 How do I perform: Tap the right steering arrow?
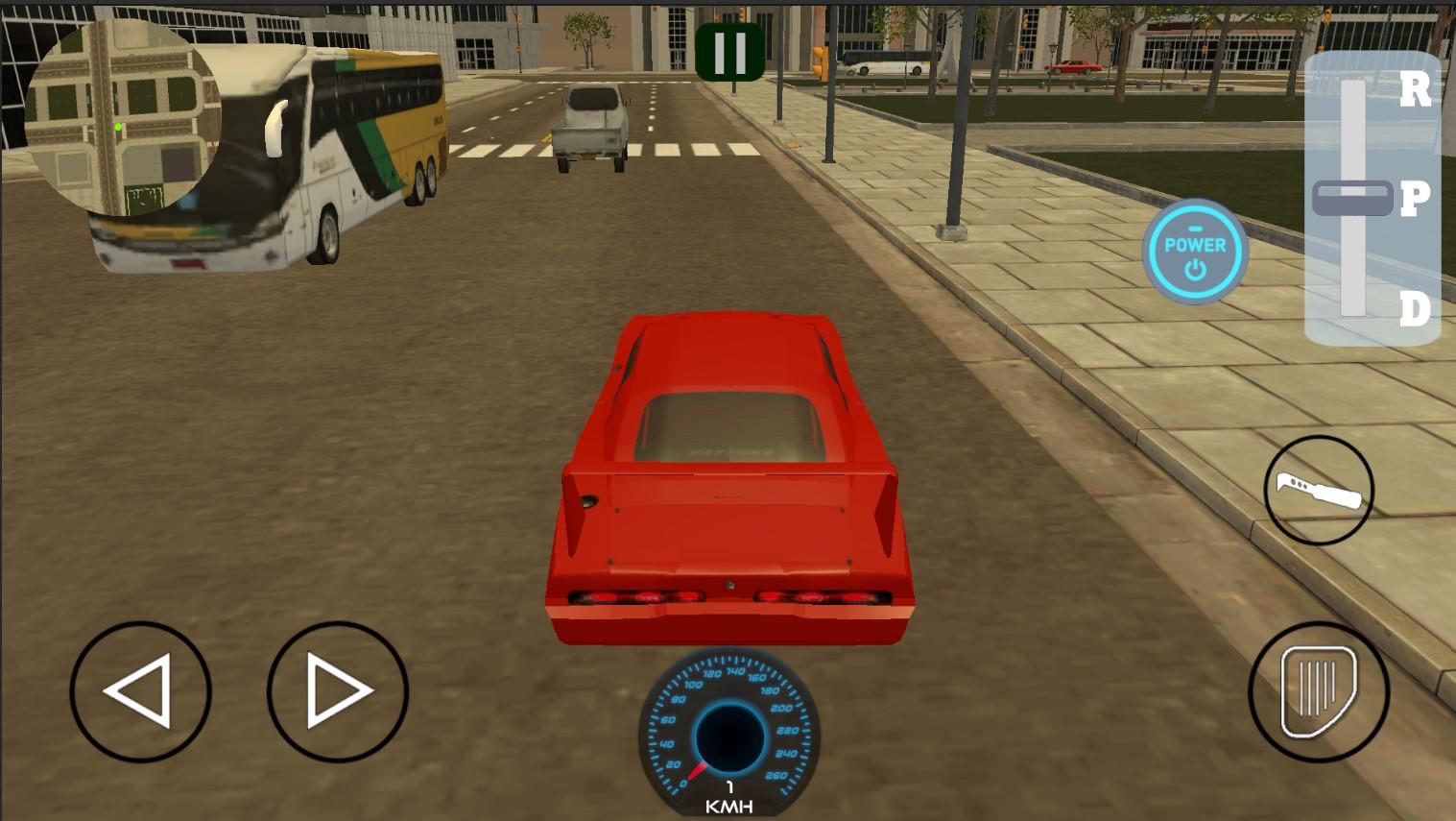tap(336, 690)
